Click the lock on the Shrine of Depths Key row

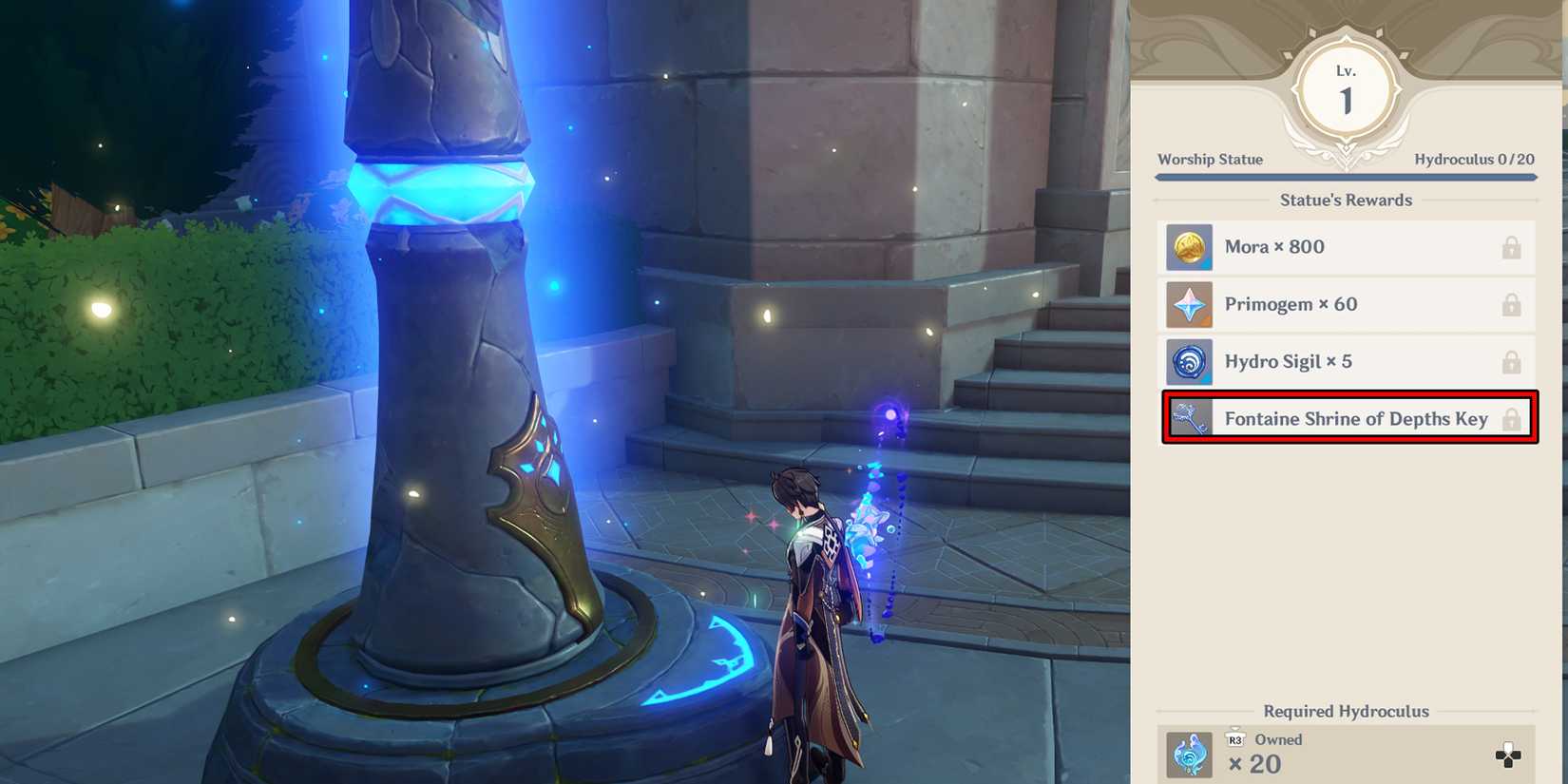(1513, 418)
